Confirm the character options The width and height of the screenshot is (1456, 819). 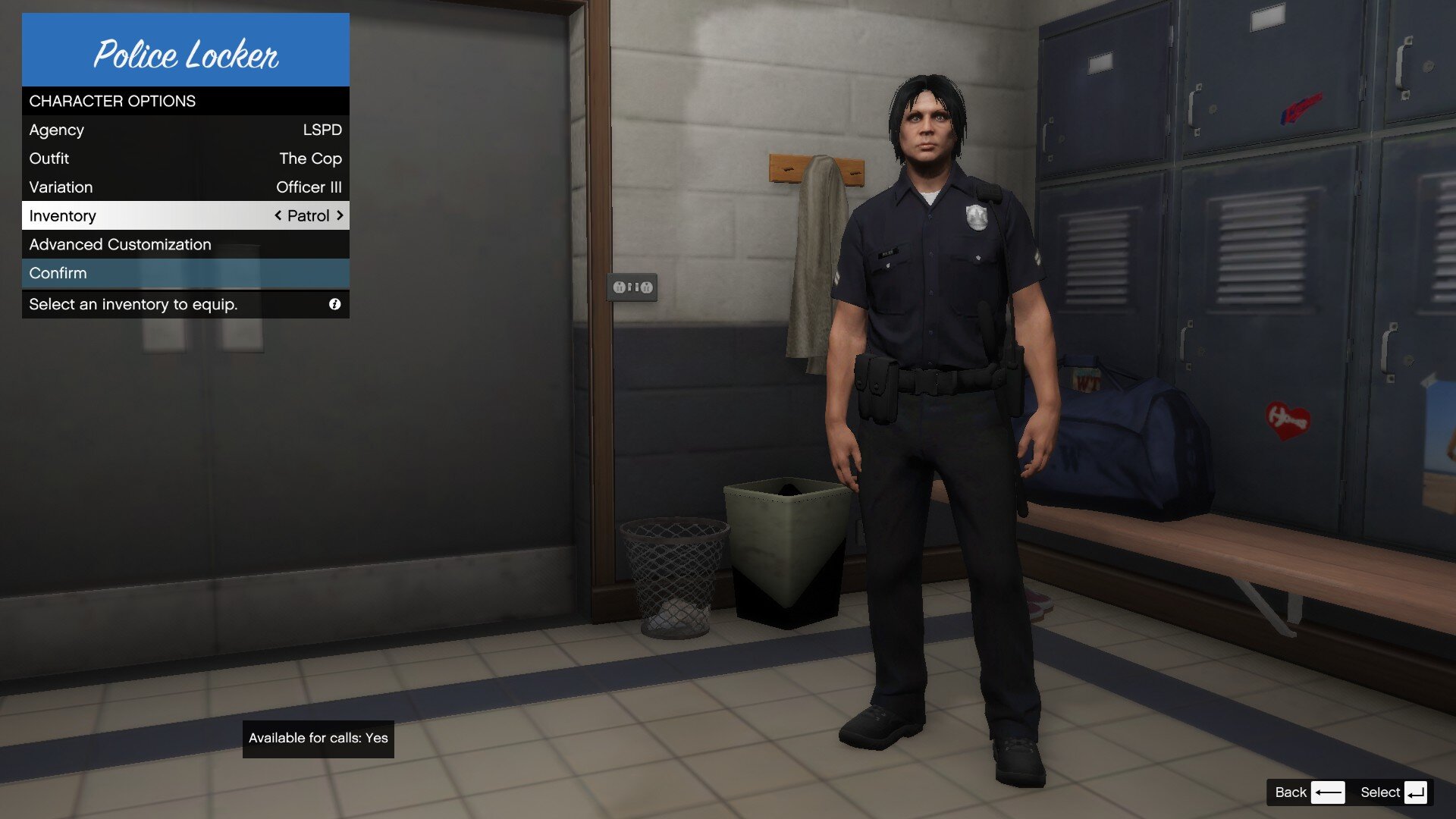[185, 274]
